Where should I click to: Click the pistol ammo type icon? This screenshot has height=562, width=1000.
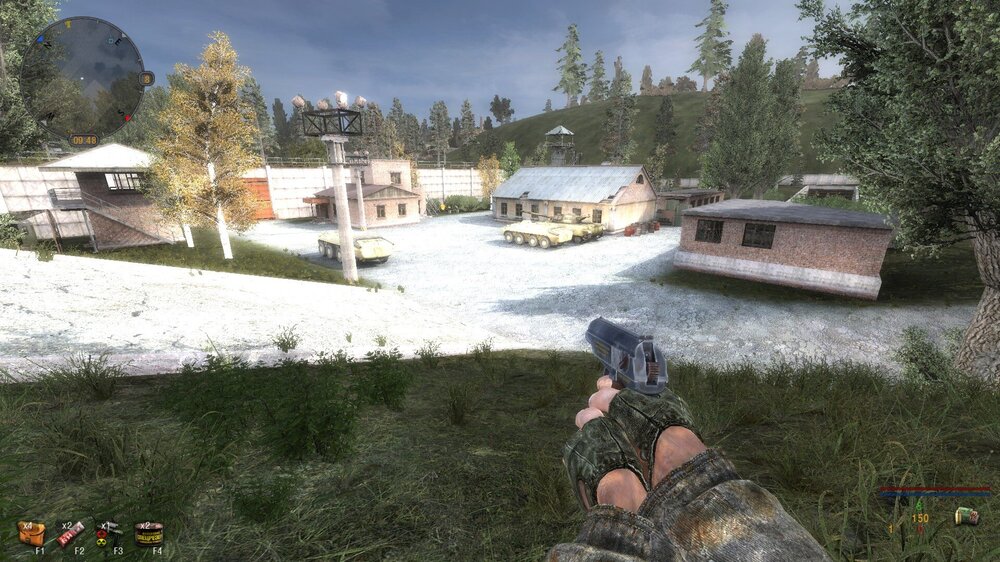pos(965,515)
